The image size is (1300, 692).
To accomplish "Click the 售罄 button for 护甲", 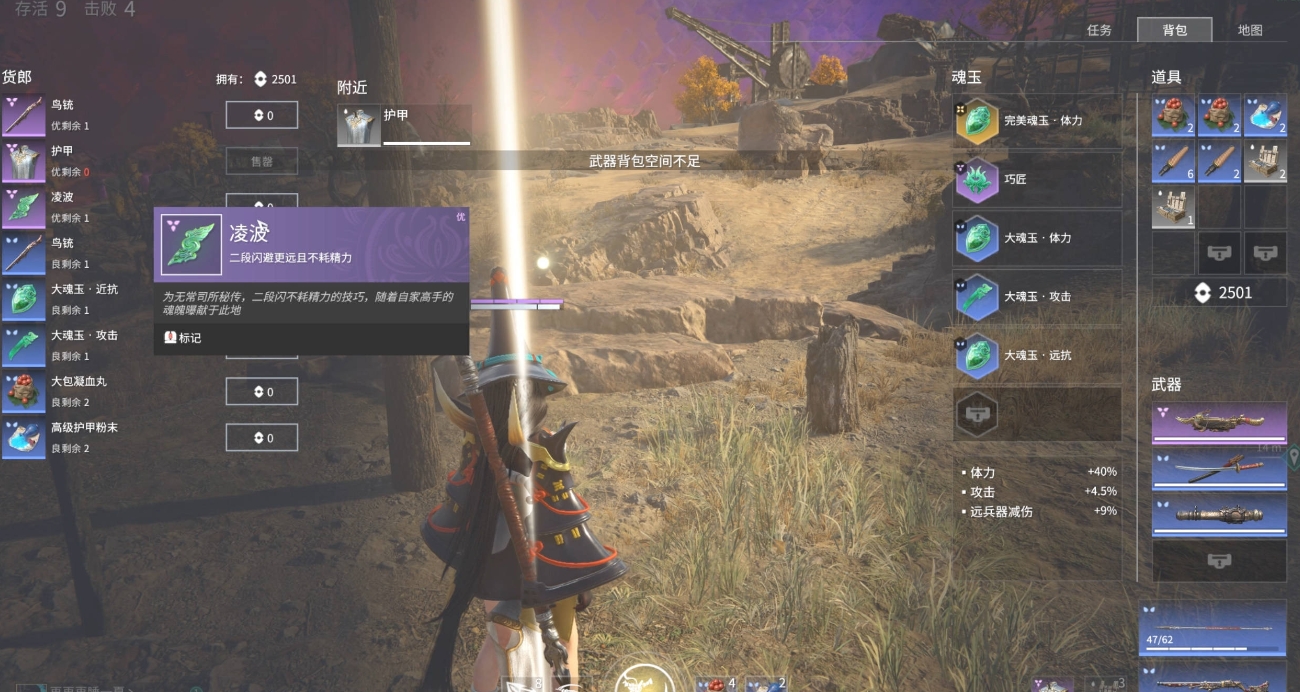I will coord(261,161).
